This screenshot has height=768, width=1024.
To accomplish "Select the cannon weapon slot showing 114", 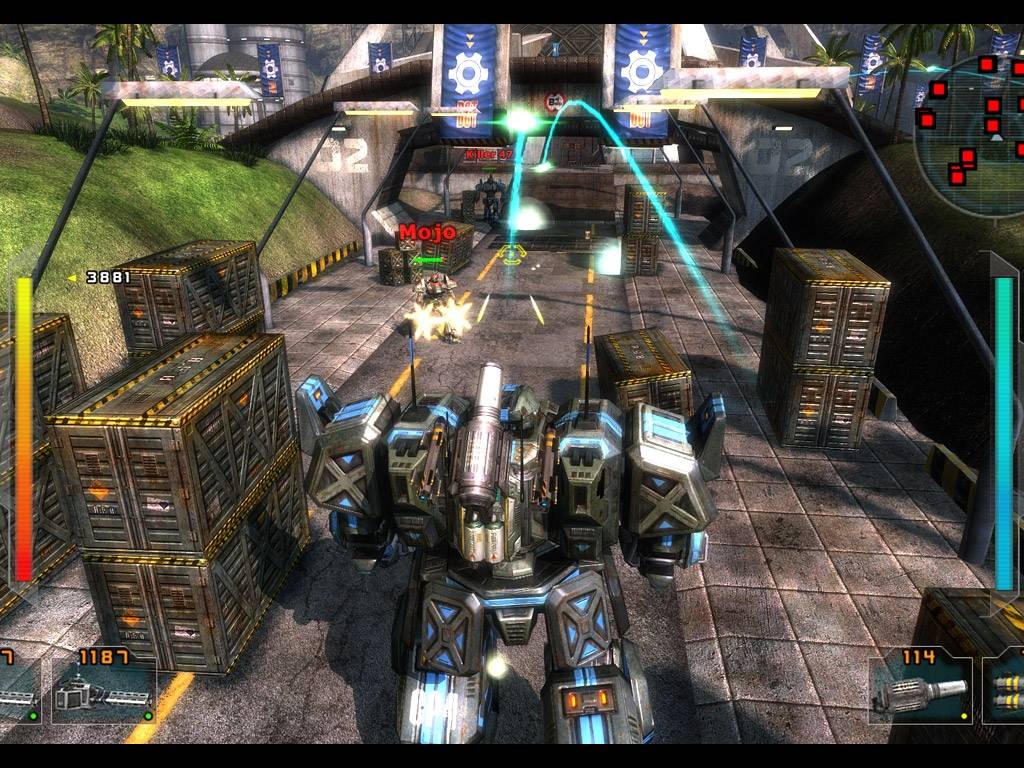I will tap(920, 689).
